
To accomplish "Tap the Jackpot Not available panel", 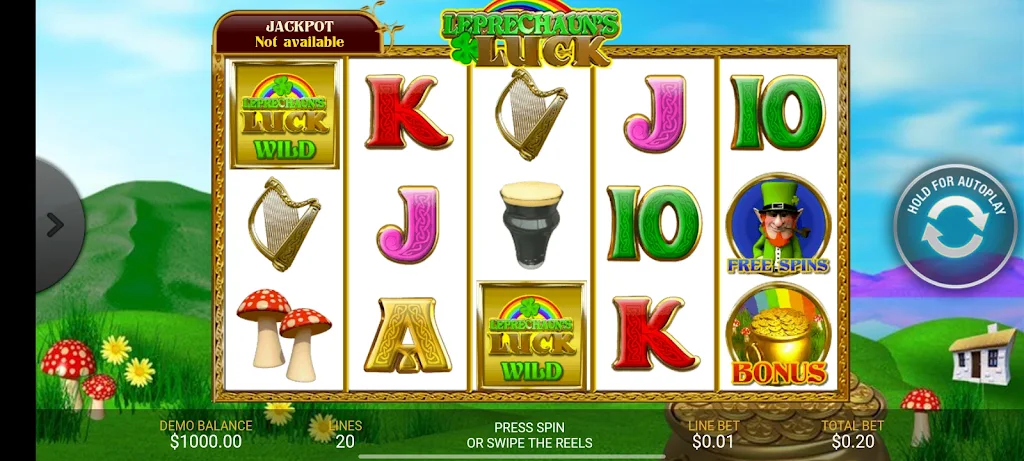I will (x=299, y=34).
